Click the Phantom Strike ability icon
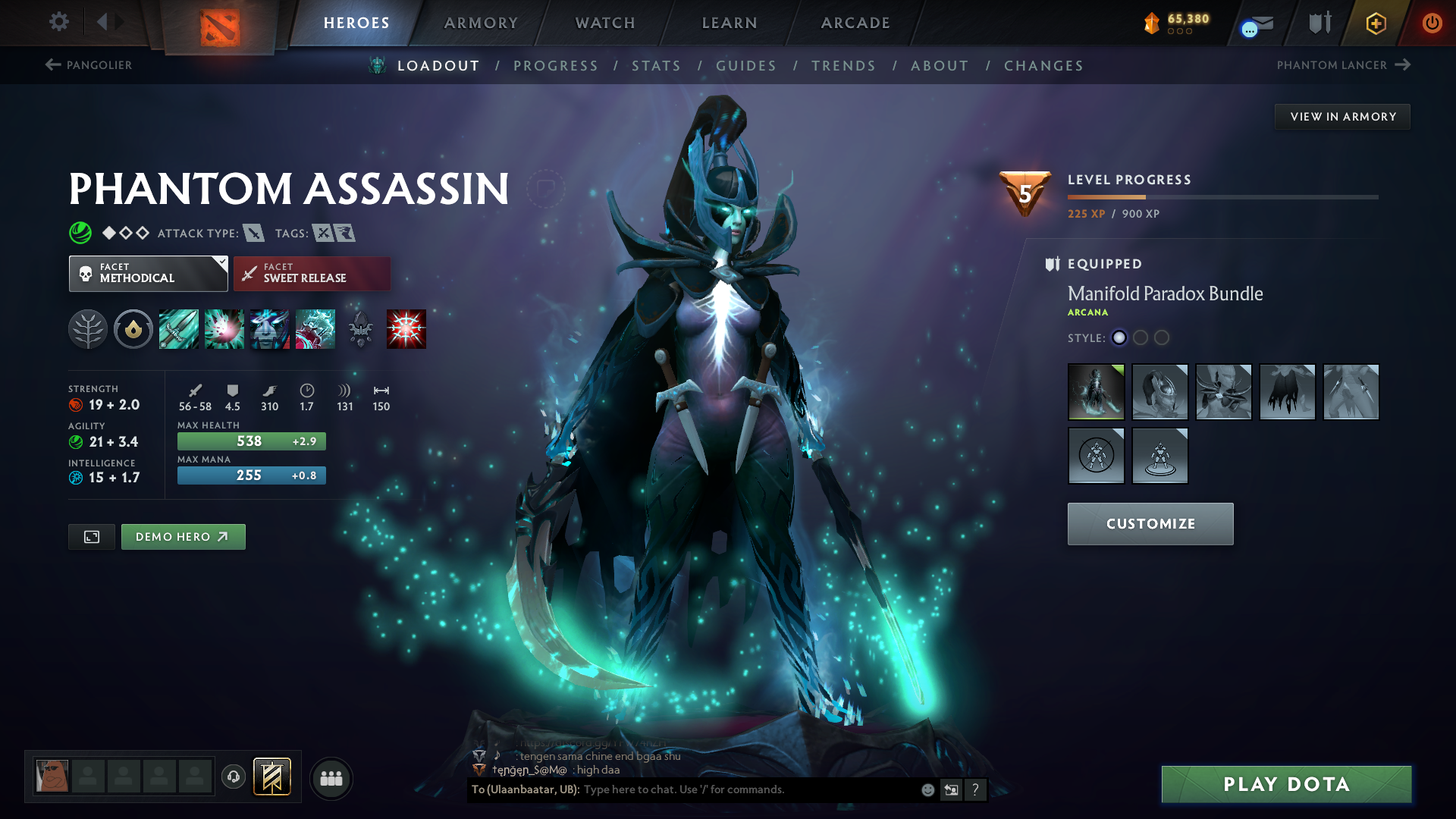Image resolution: width=1456 pixels, height=819 pixels. tap(224, 329)
